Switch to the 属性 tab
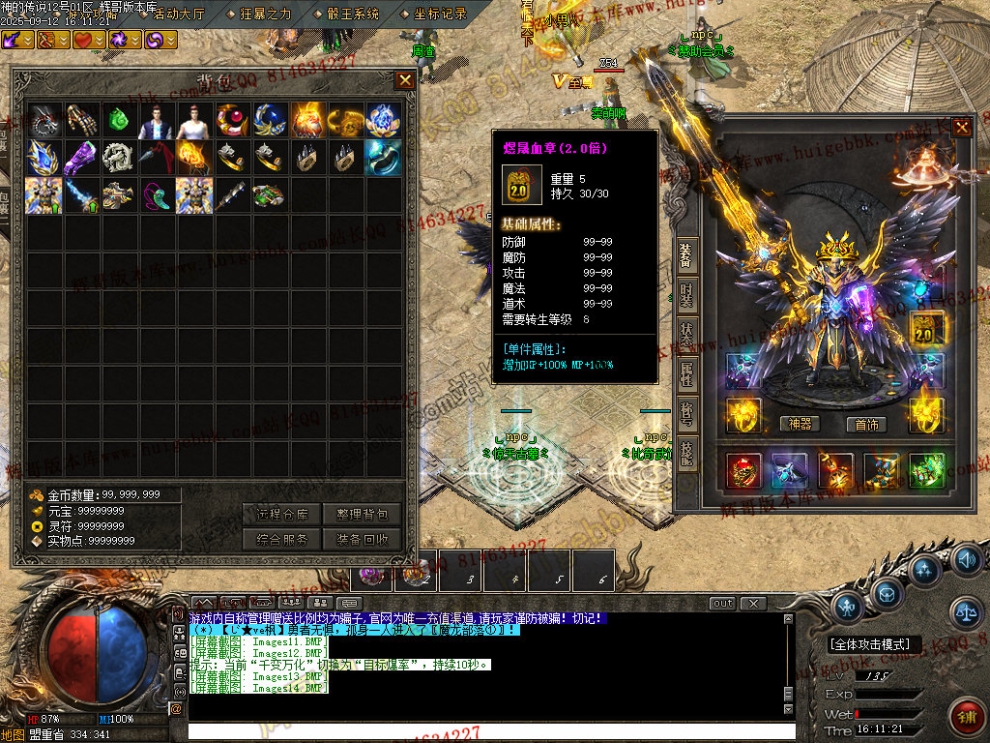990x743 pixels. pyautogui.click(x=688, y=374)
